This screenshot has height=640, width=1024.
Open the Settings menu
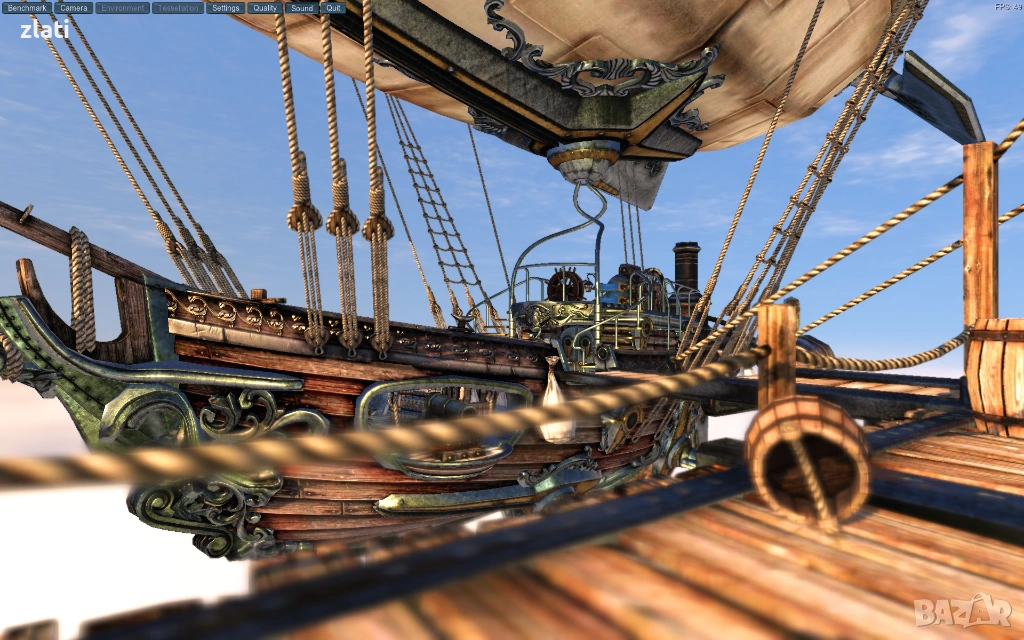[226, 8]
